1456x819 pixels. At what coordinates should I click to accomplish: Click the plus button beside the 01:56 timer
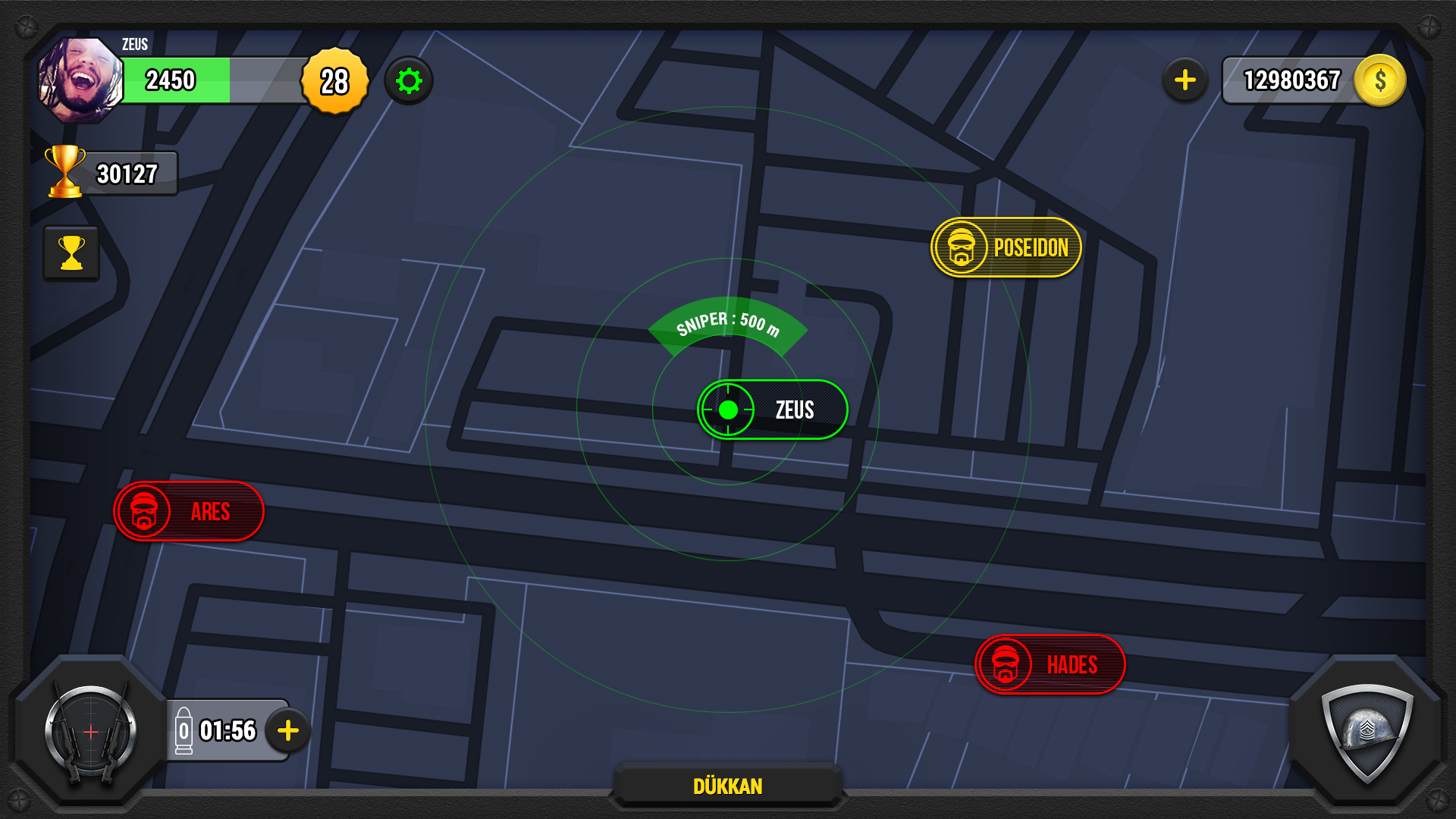287,730
